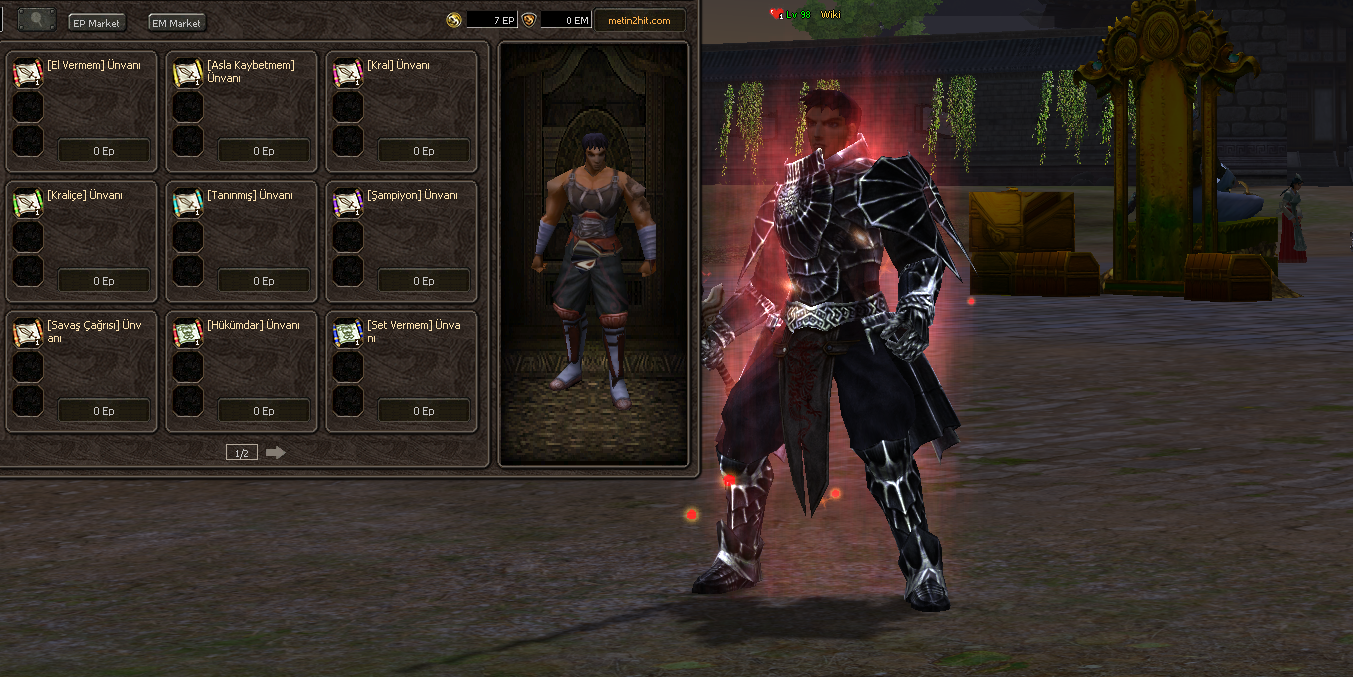This screenshot has width=1353, height=677.
Task: Select the [Savaş Çağrısı] Ünvanı scroll icon
Action: [27, 333]
